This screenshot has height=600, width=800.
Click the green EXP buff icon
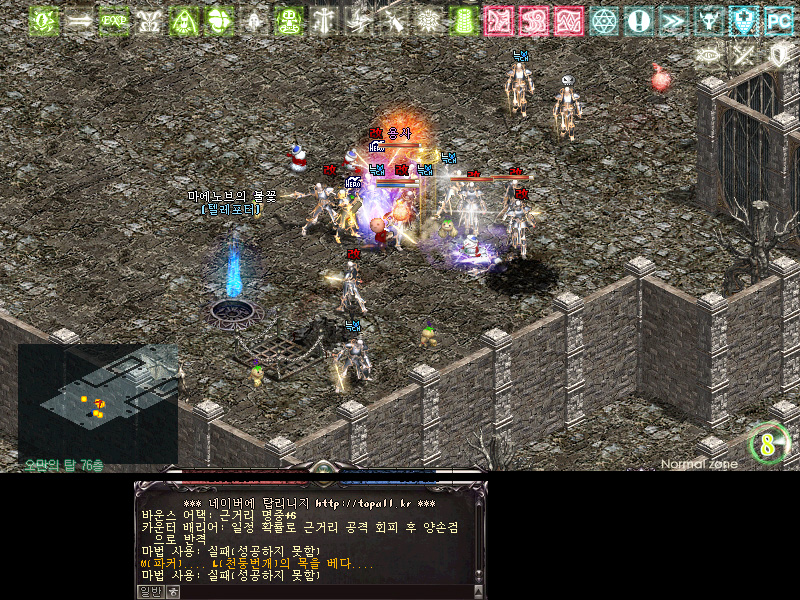[x=115, y=20]
